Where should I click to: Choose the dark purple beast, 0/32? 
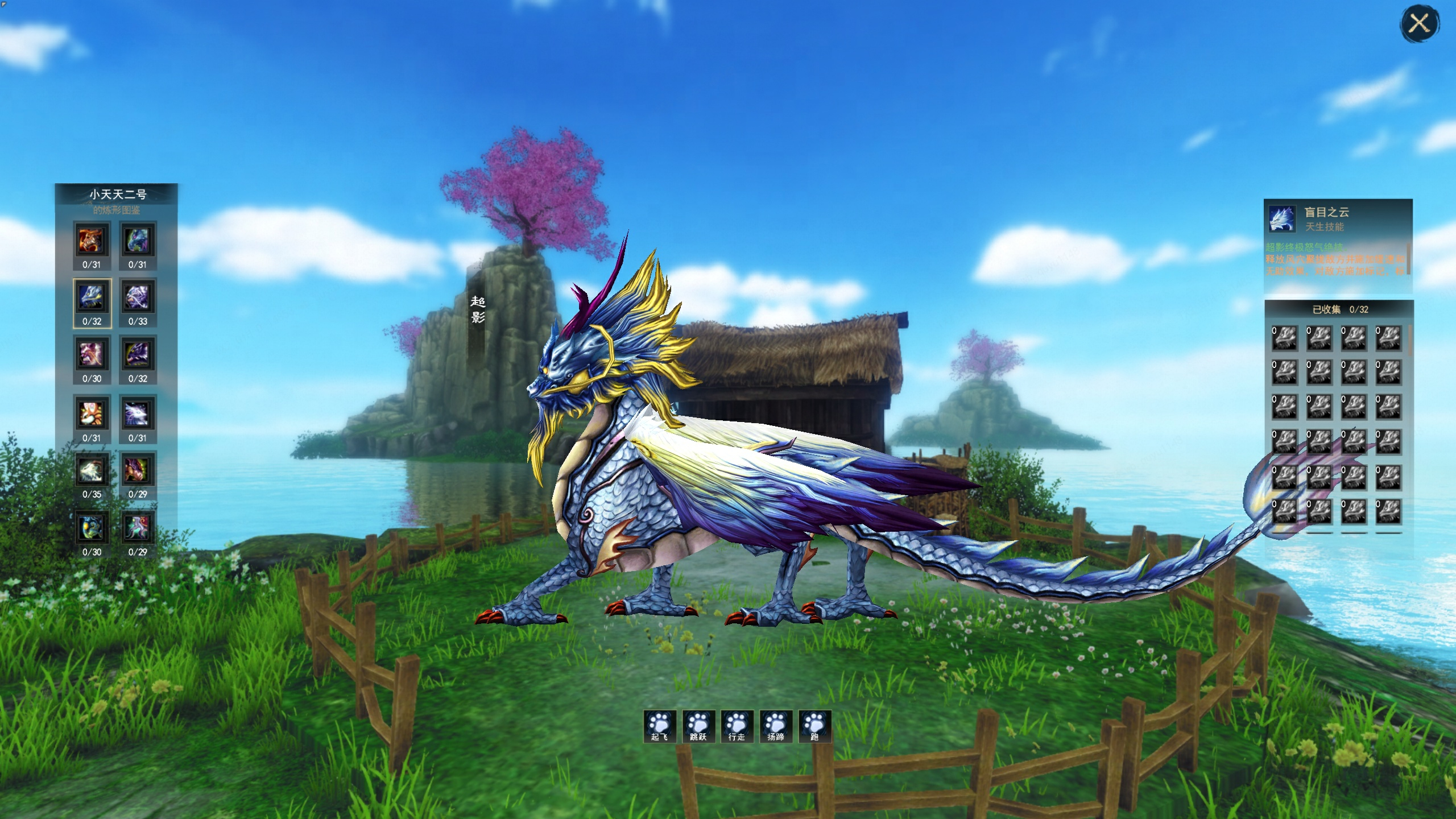[x=138, y=354]
